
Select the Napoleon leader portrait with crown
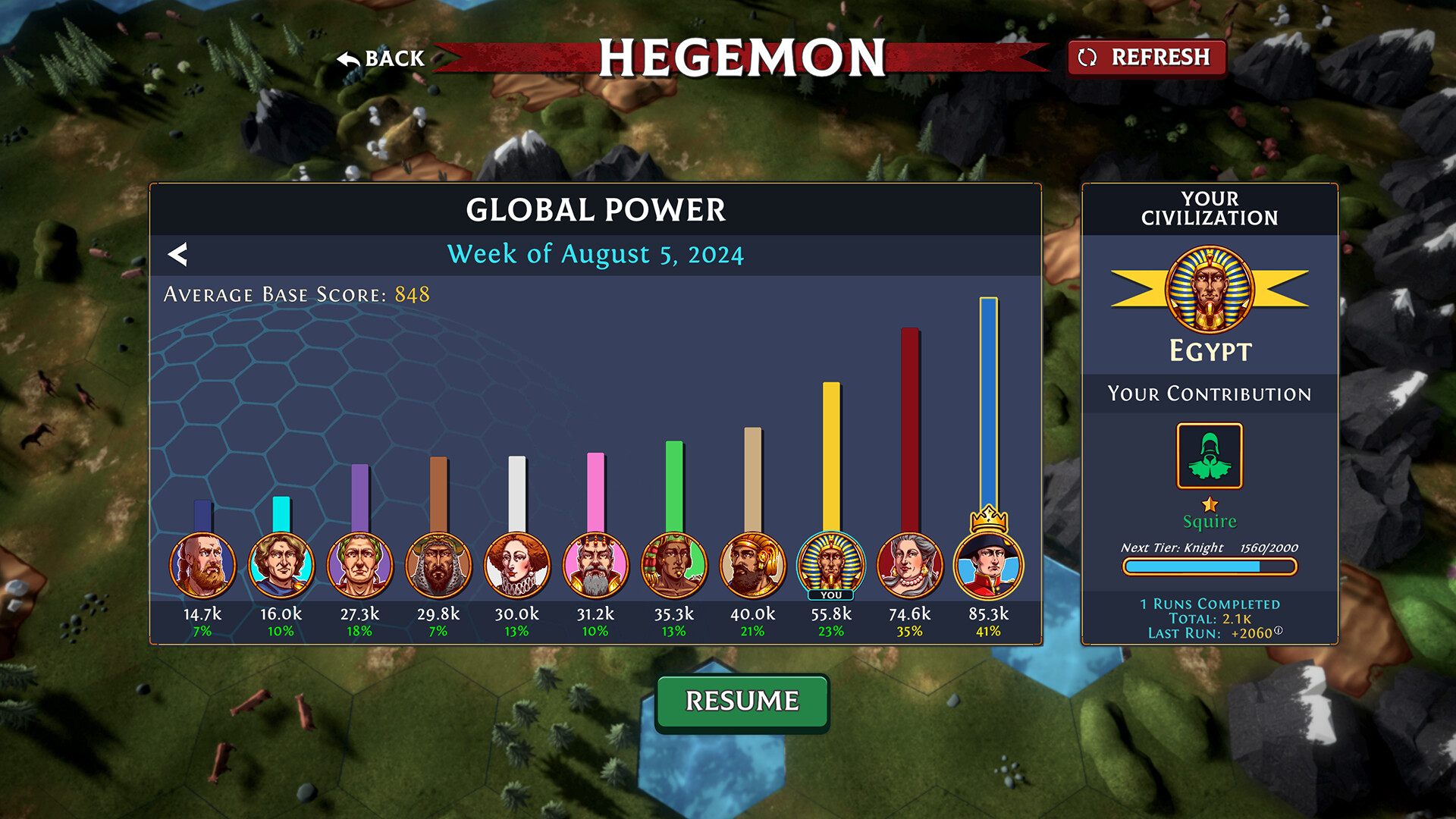pos(988,565)
